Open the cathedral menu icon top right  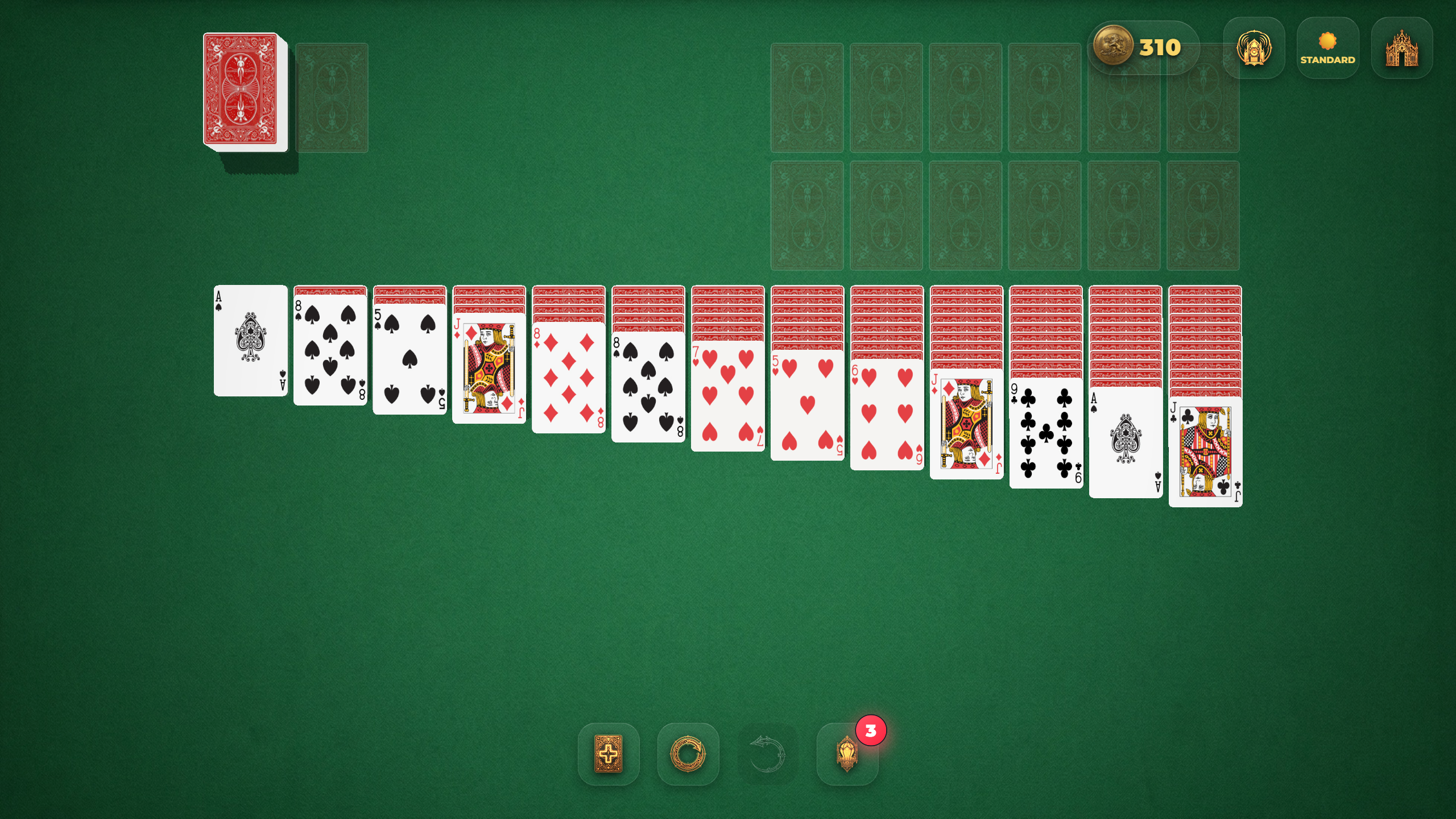tap(1401, 48)
